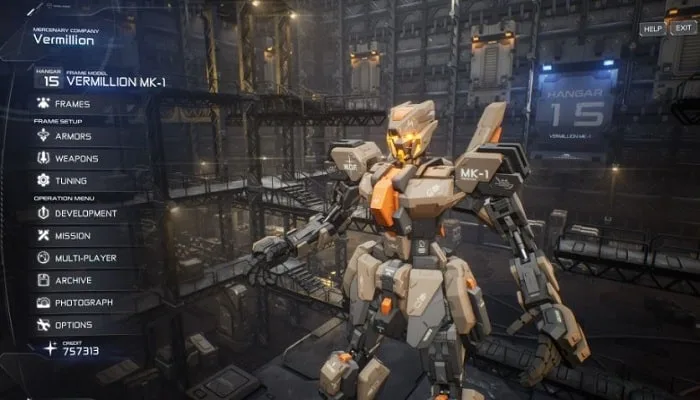Go to the Tuning menu

70,181
